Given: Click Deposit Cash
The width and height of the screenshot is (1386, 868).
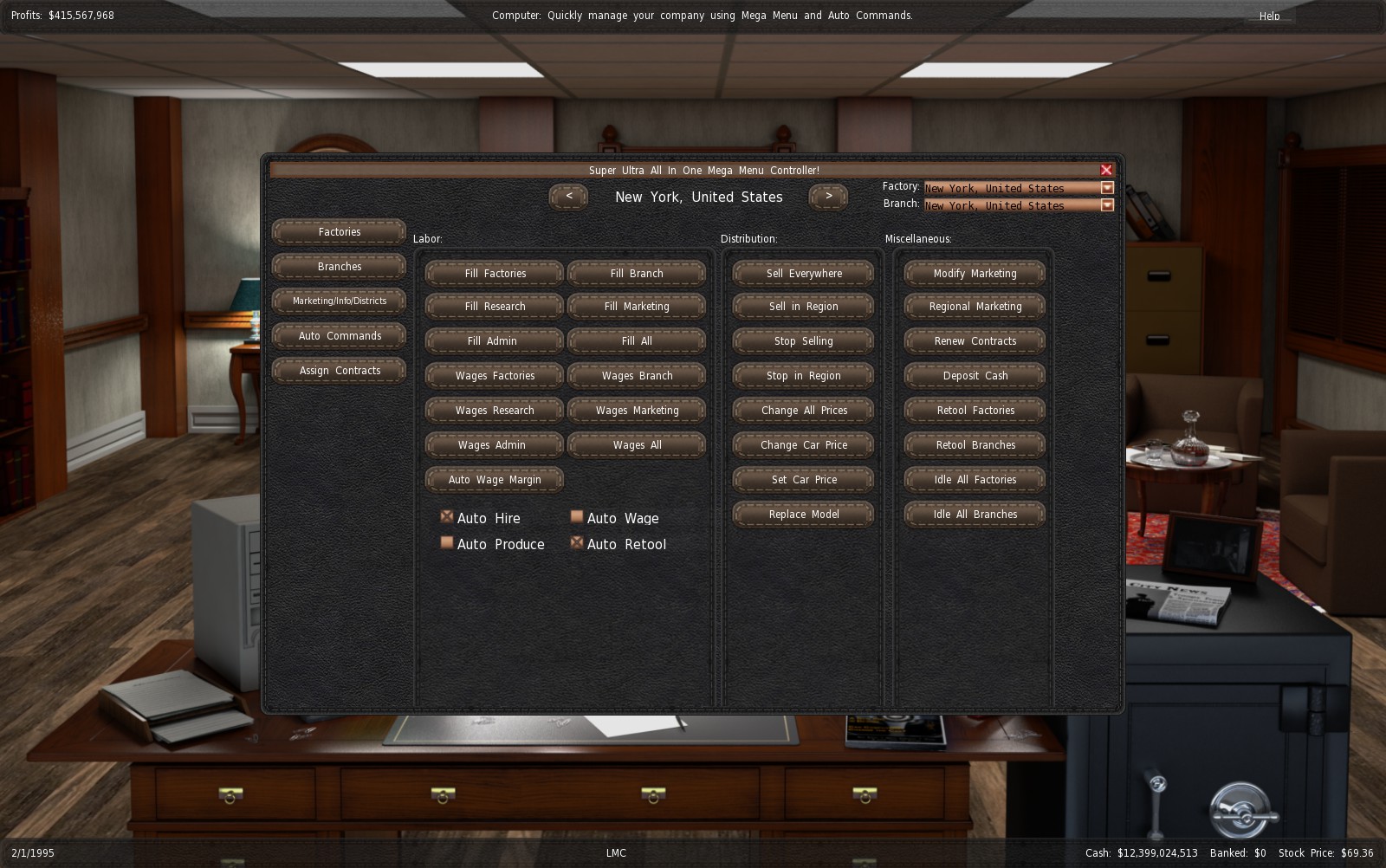Looking at the screenshot, I should (x=975, y=376).
